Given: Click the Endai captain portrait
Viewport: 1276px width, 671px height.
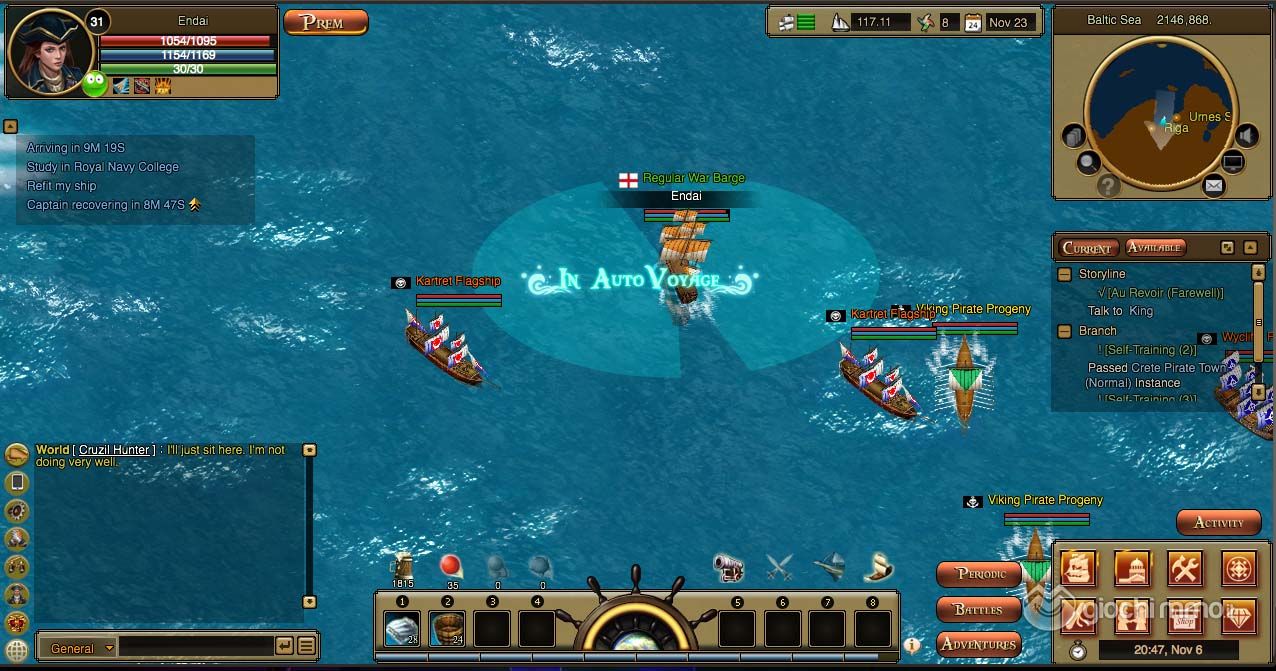Looking at the screenshot, I should (x=50, y=52).
